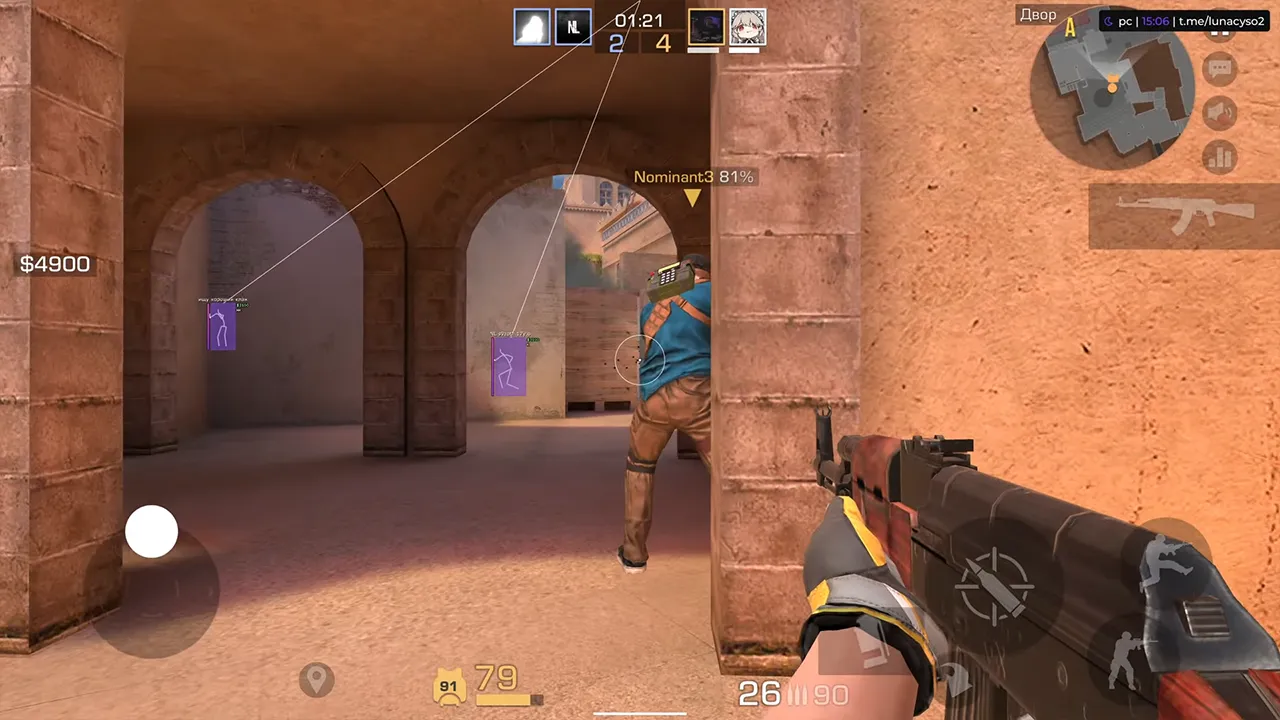Tap the movement joystick circle
Image resolution: width=1280 pixels, height=720 pixels.
point(152,531)
